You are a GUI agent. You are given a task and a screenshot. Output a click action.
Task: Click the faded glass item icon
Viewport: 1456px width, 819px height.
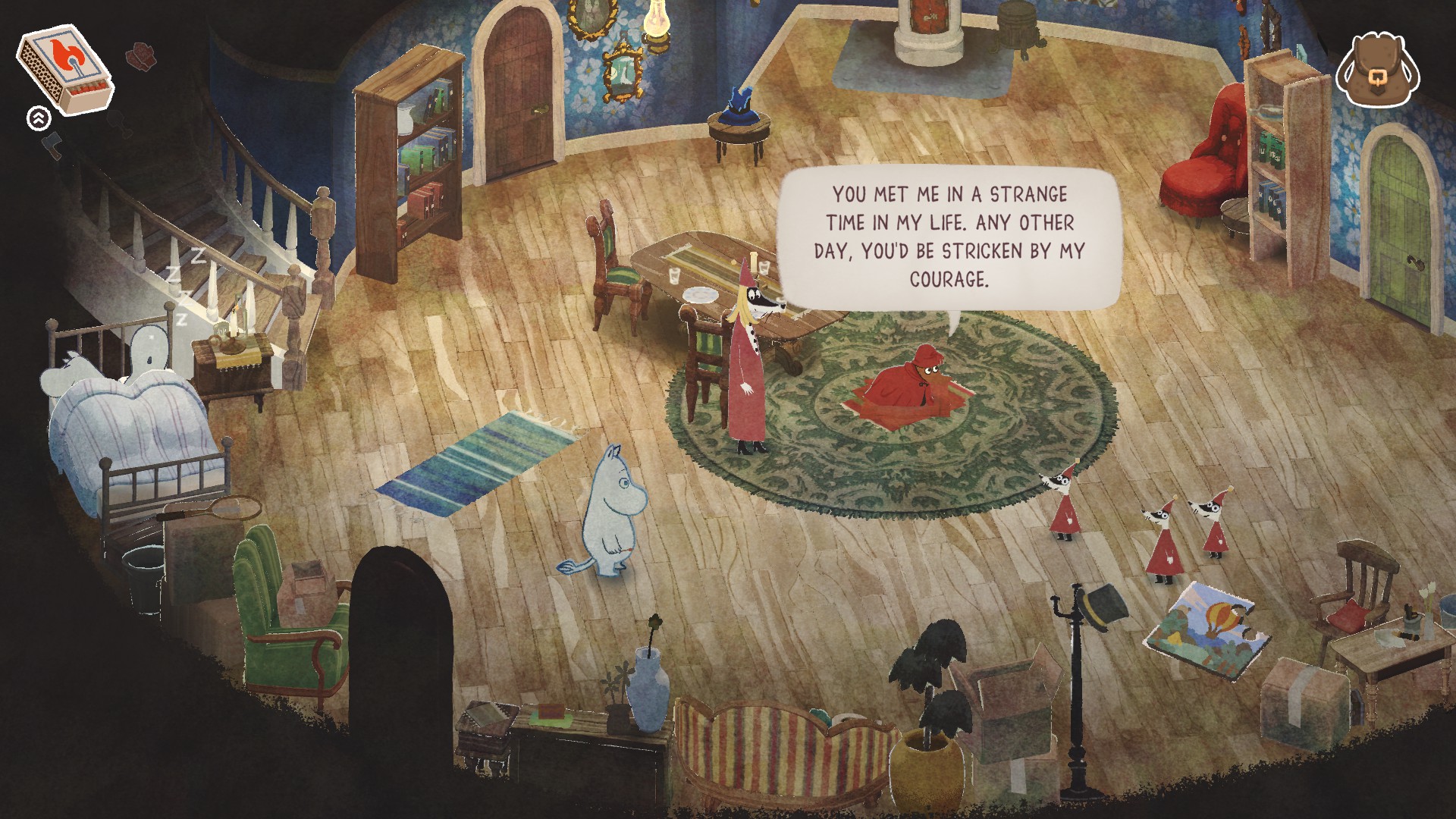pos(121,123)
